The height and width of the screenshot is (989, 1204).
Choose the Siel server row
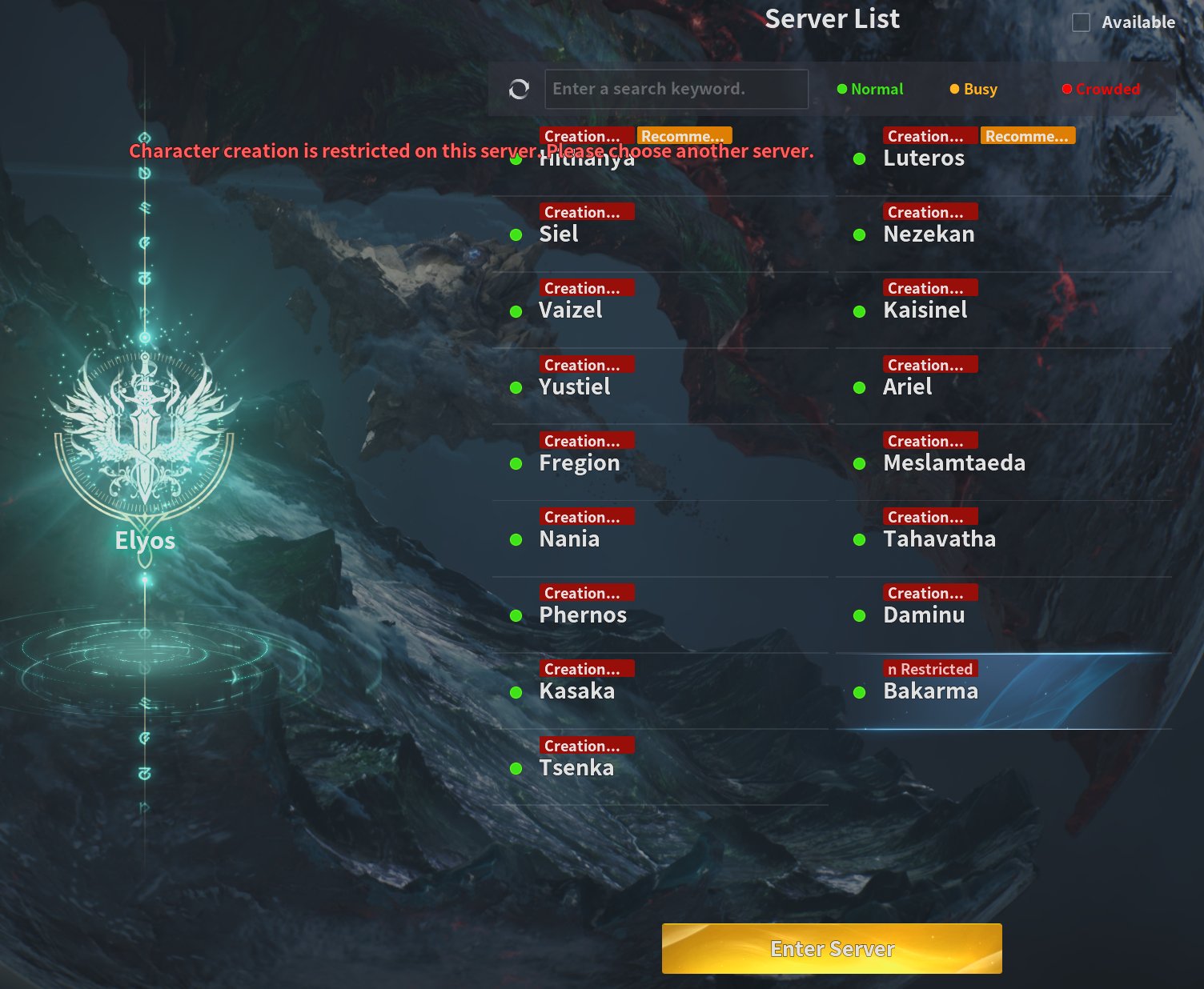[x=559, y=234]
